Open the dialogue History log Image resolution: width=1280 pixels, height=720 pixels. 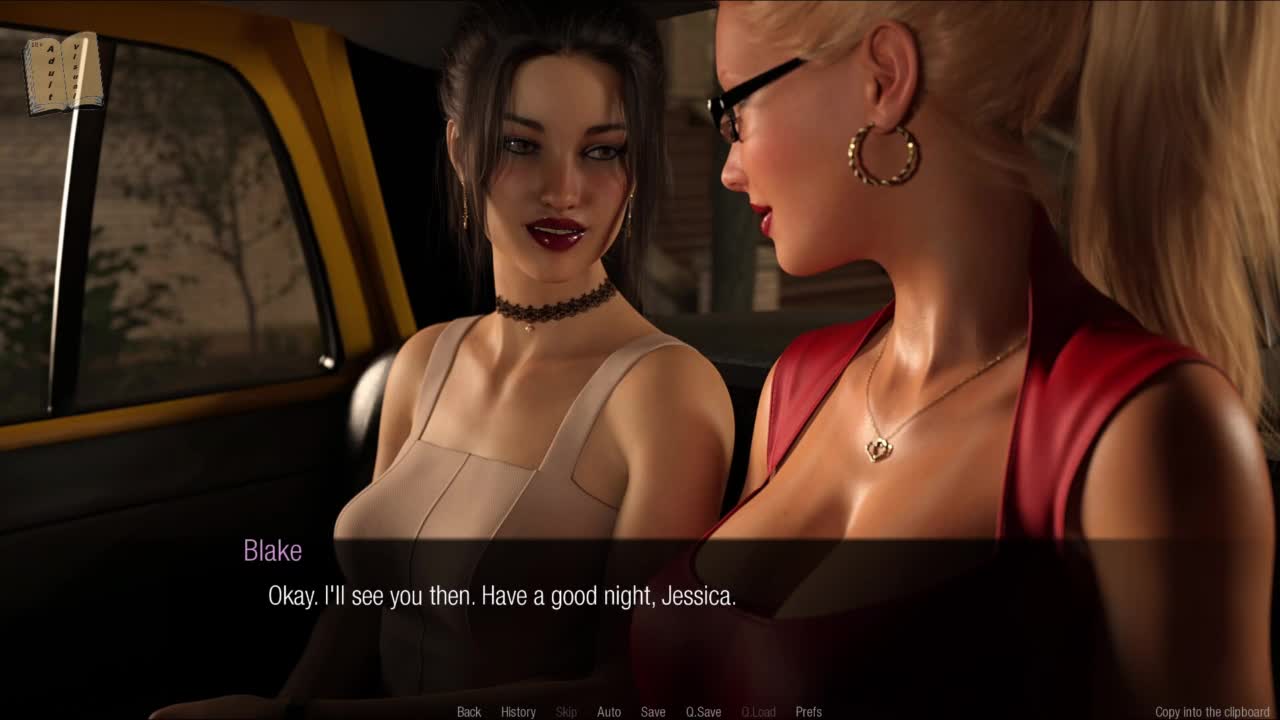pyautogui.click(x=518, y=712)
